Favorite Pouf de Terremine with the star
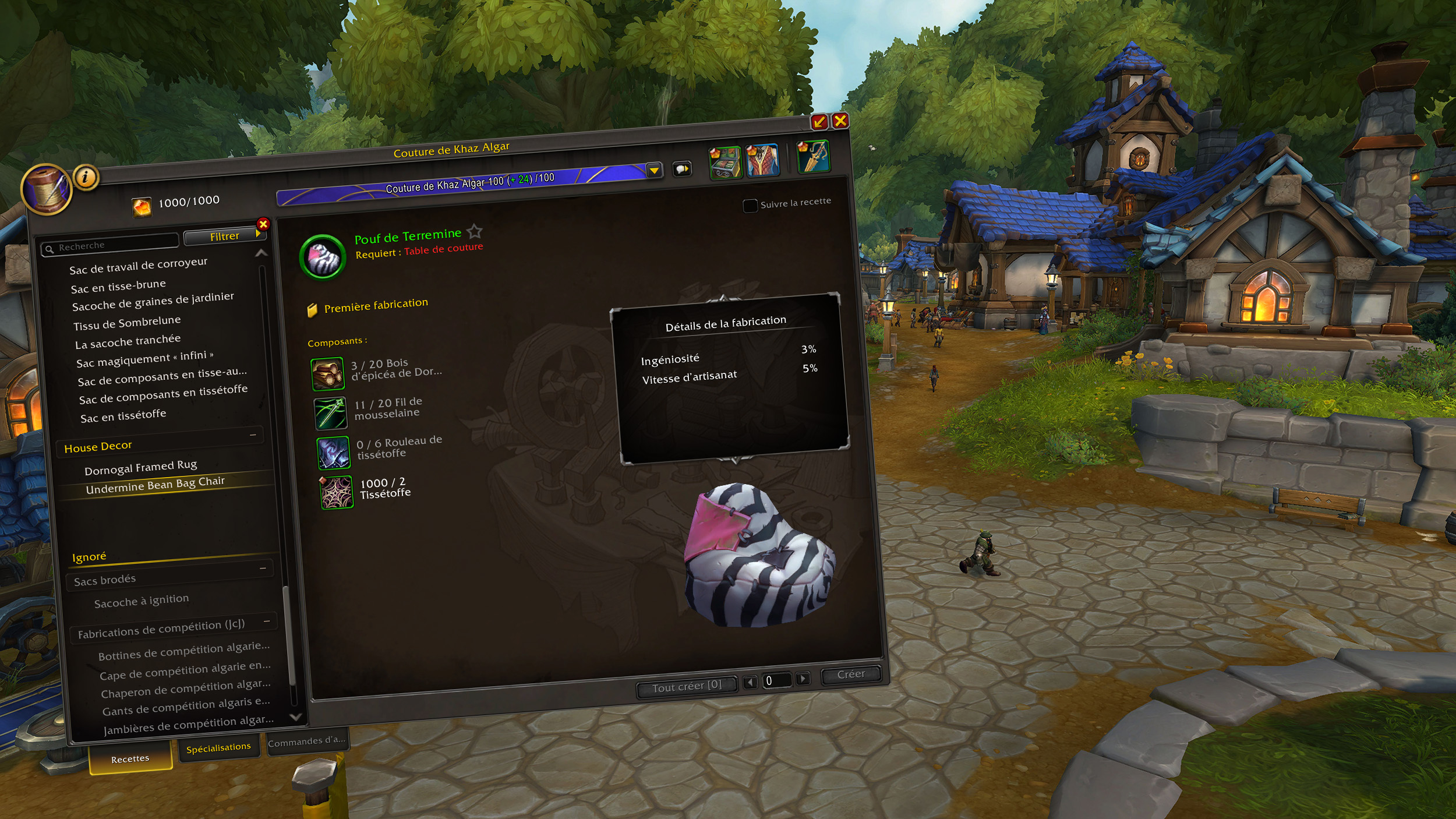 click(x=475, y=232)
